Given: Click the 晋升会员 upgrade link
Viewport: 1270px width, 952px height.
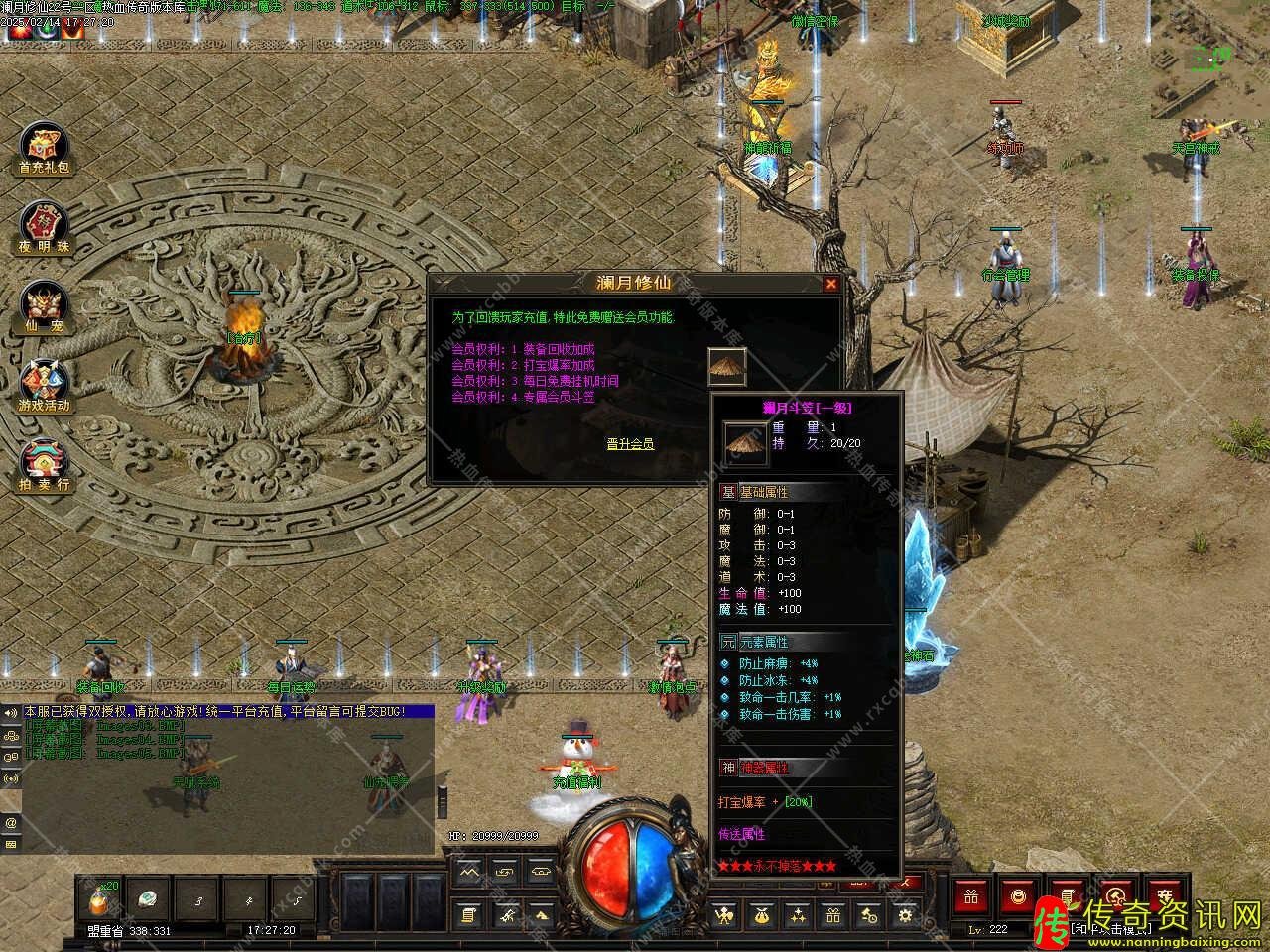Looking at the screenshot, I should pyautogui.click(x=630, y=444).
